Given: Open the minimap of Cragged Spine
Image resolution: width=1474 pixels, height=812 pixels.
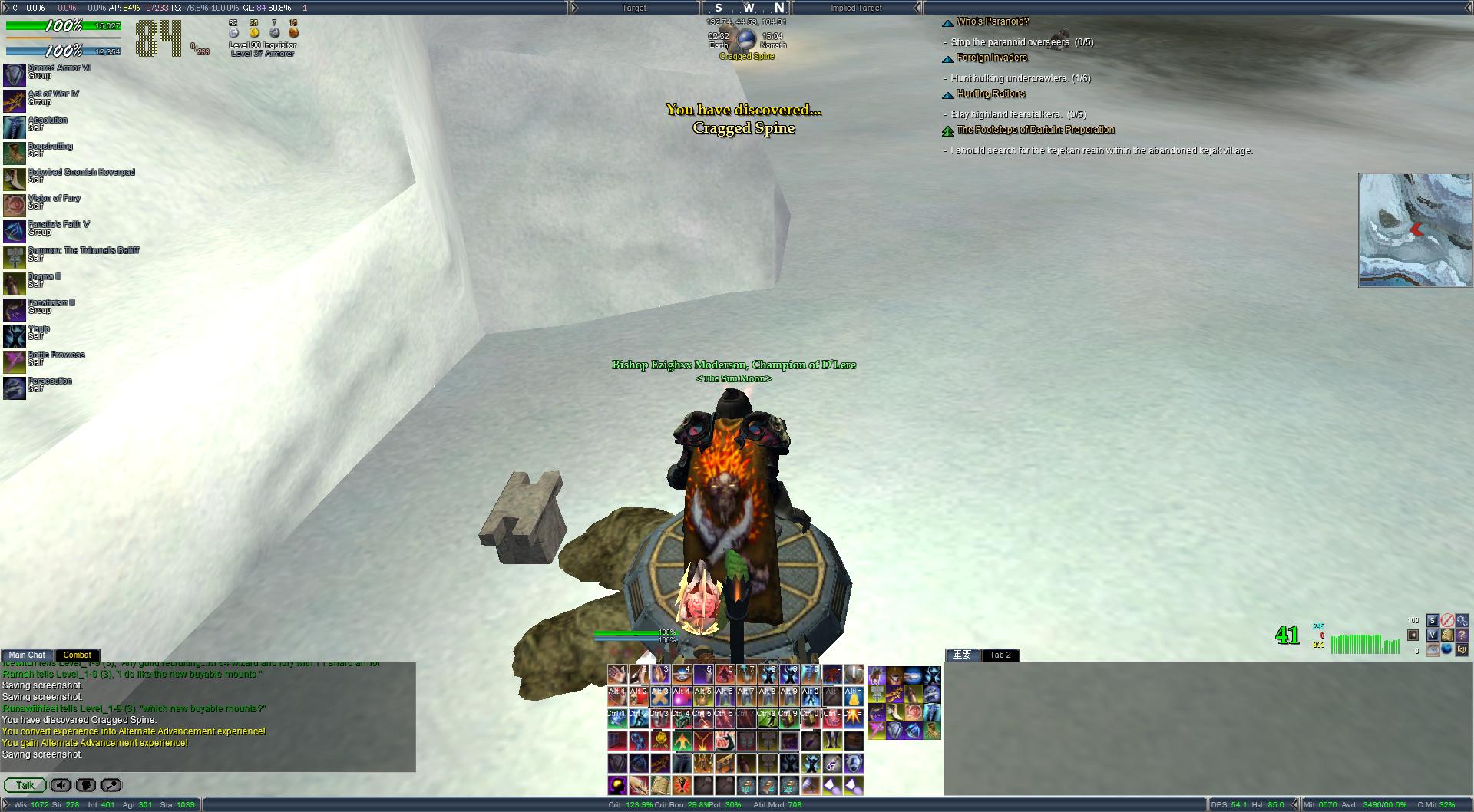Looking at the screenshot, I should point(1415,230).
